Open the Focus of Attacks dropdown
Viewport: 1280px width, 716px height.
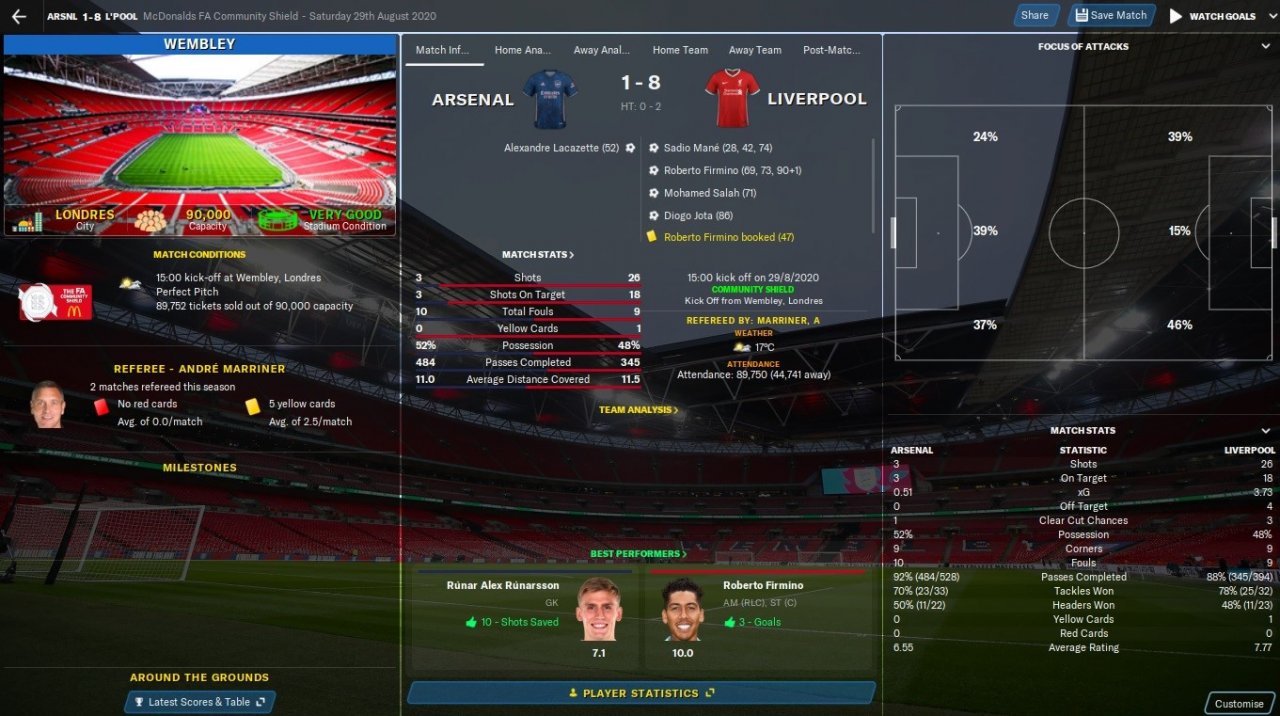(1264, 46)
